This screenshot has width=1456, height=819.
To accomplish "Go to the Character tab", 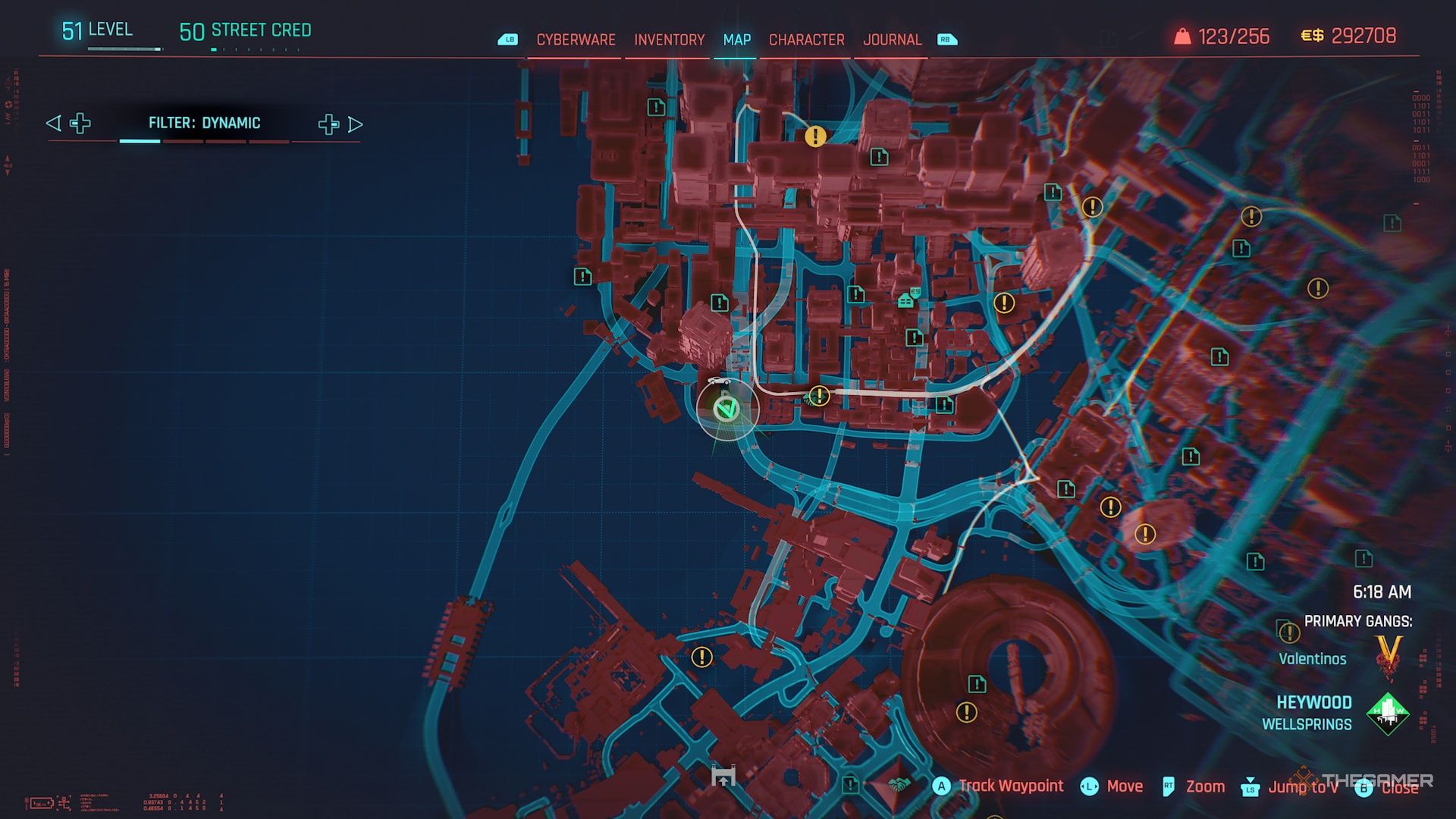I will [x=806, y=39].
